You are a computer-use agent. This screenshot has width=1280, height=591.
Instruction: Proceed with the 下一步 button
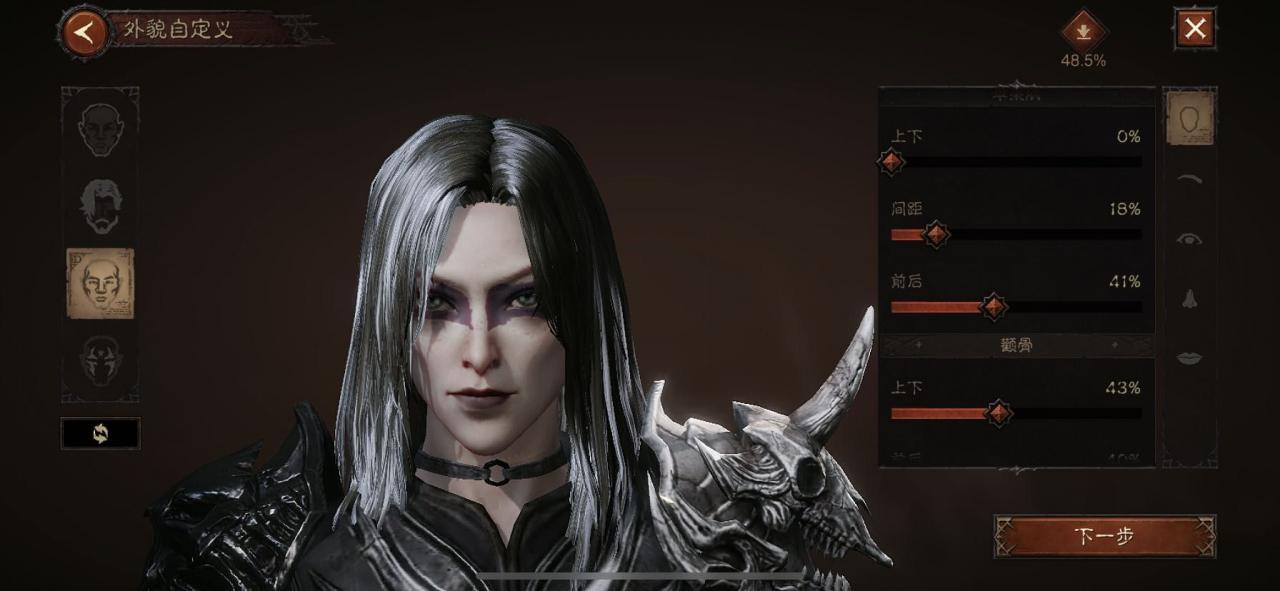1104,536
